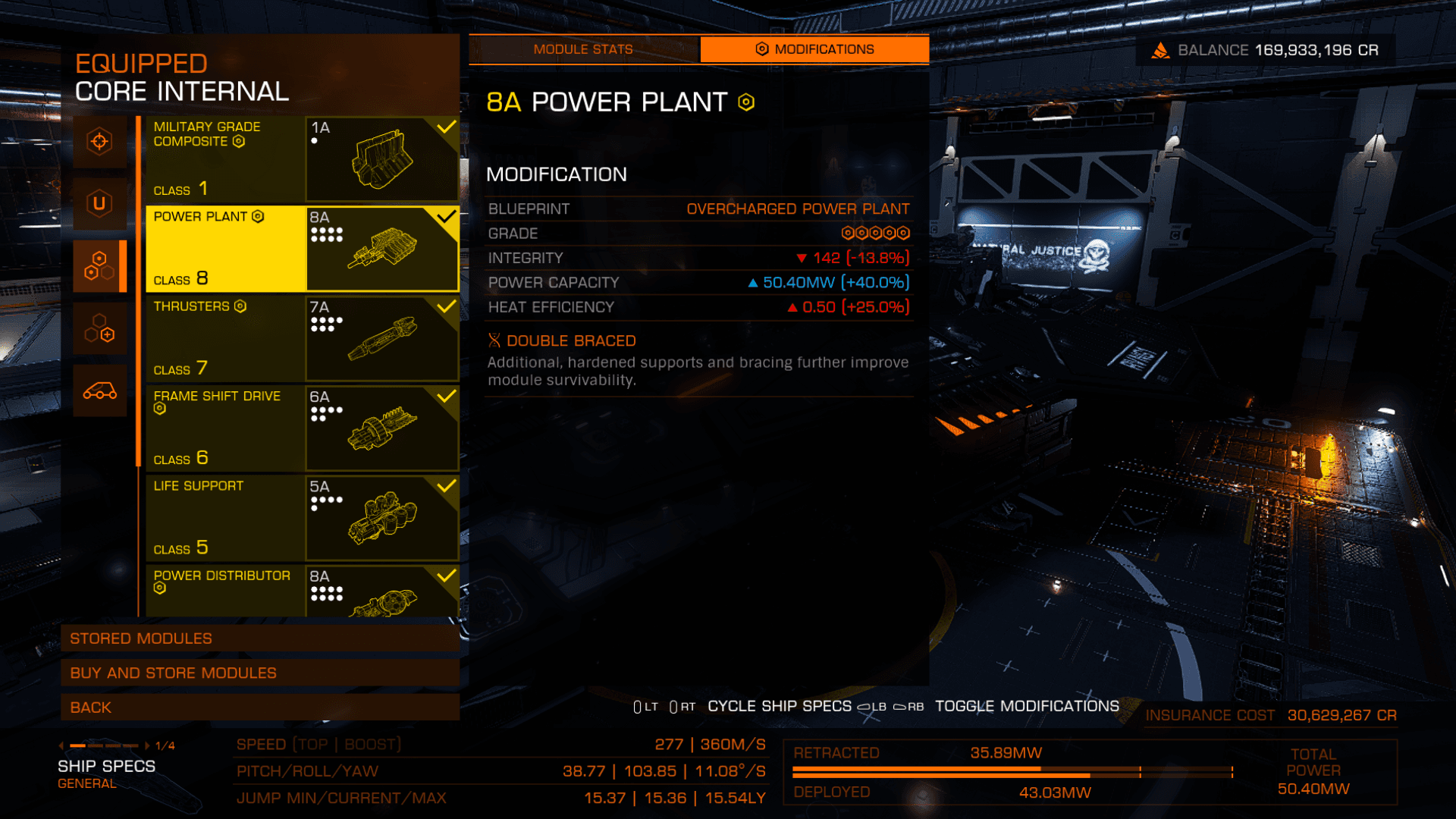The height and width of the screenshot is (819, 1456).
Task: Select the Military Grade Composite module
Action: pos(302,158)
